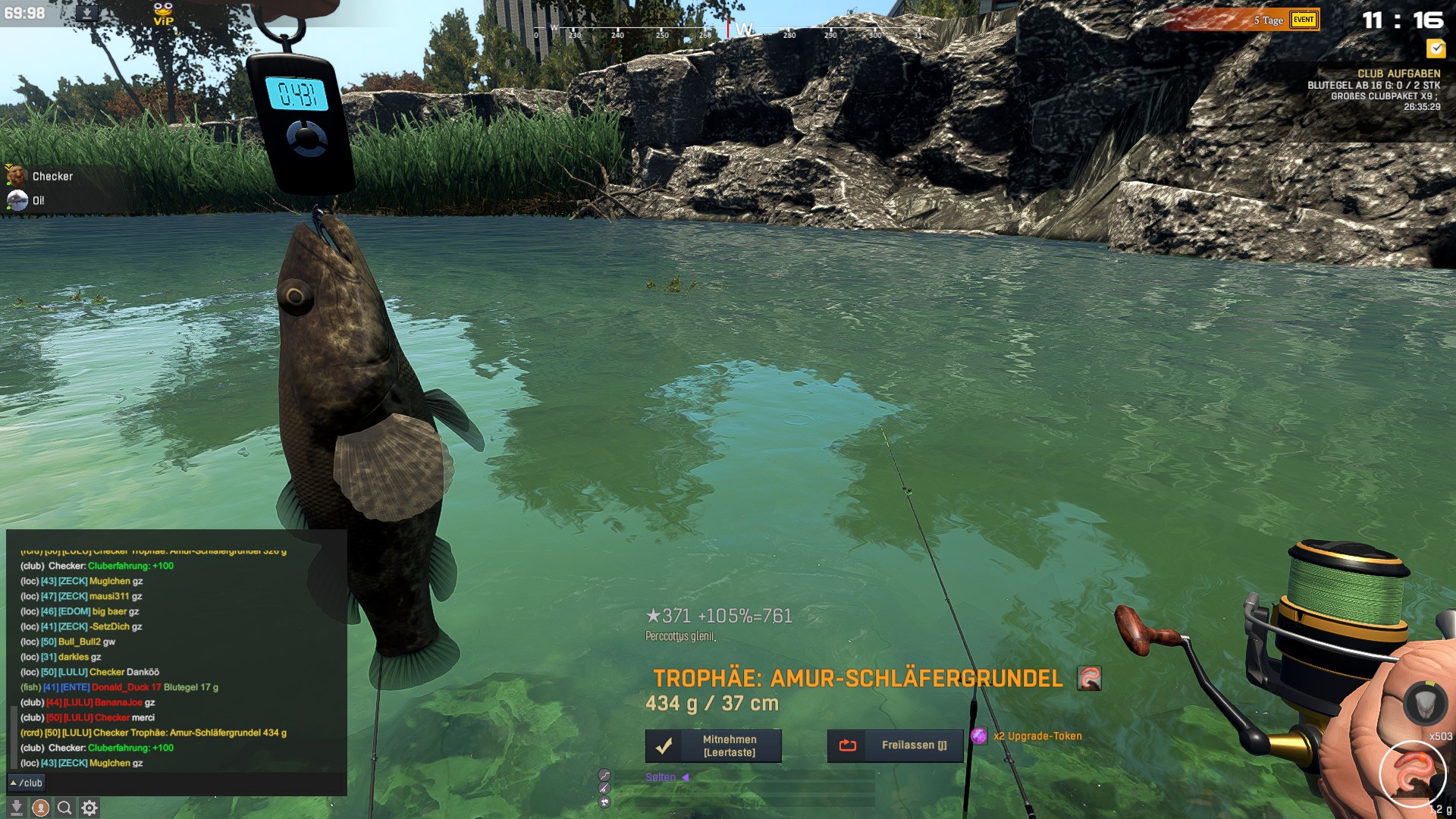Open the magnifying glass search icon
Image resolution: width=1456 pixels, height=819 pixels.
click(x=65, y=808)
